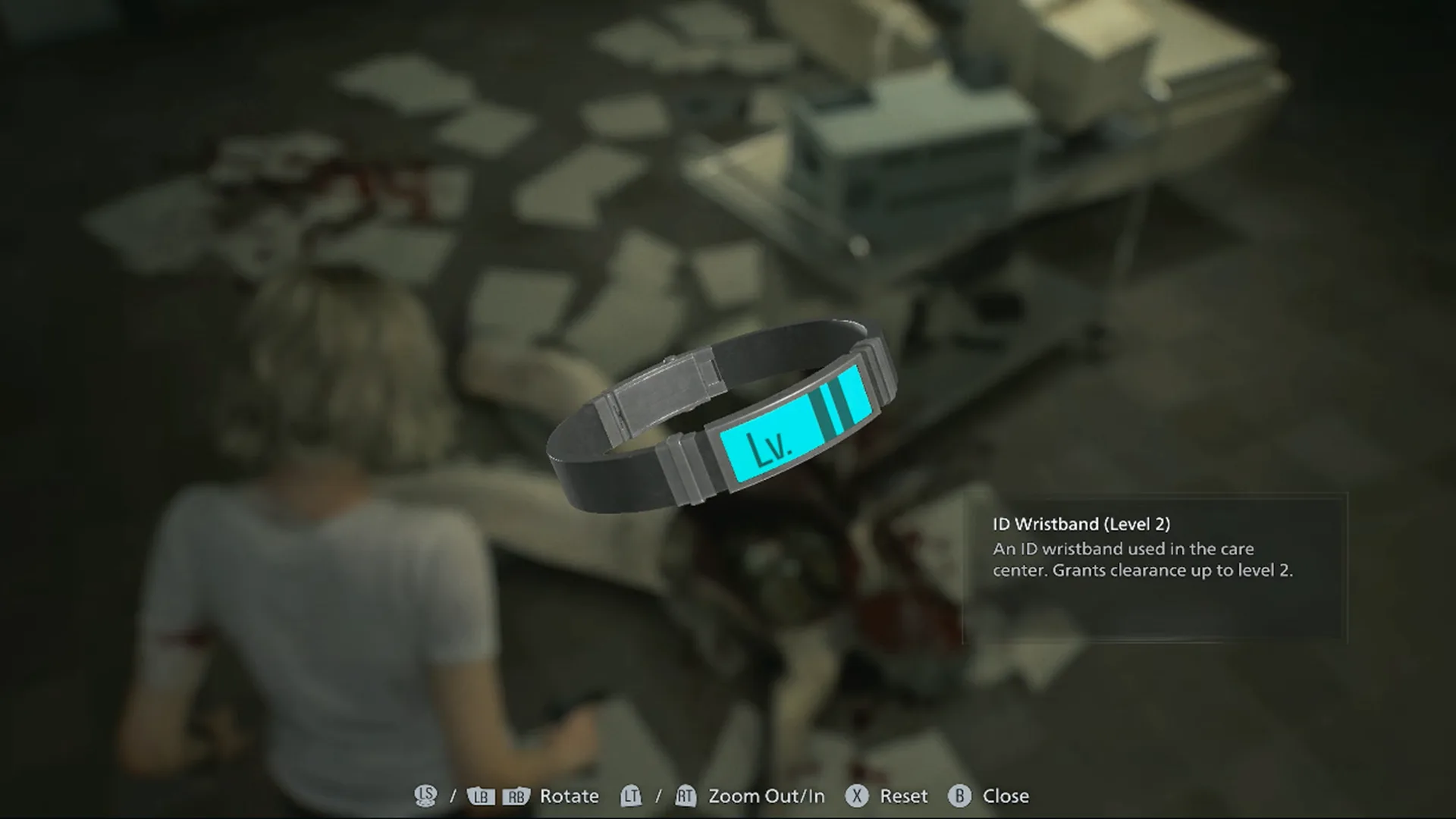Click the LS left stick icon
1456x819 pixels.
(x=427, y=796)
